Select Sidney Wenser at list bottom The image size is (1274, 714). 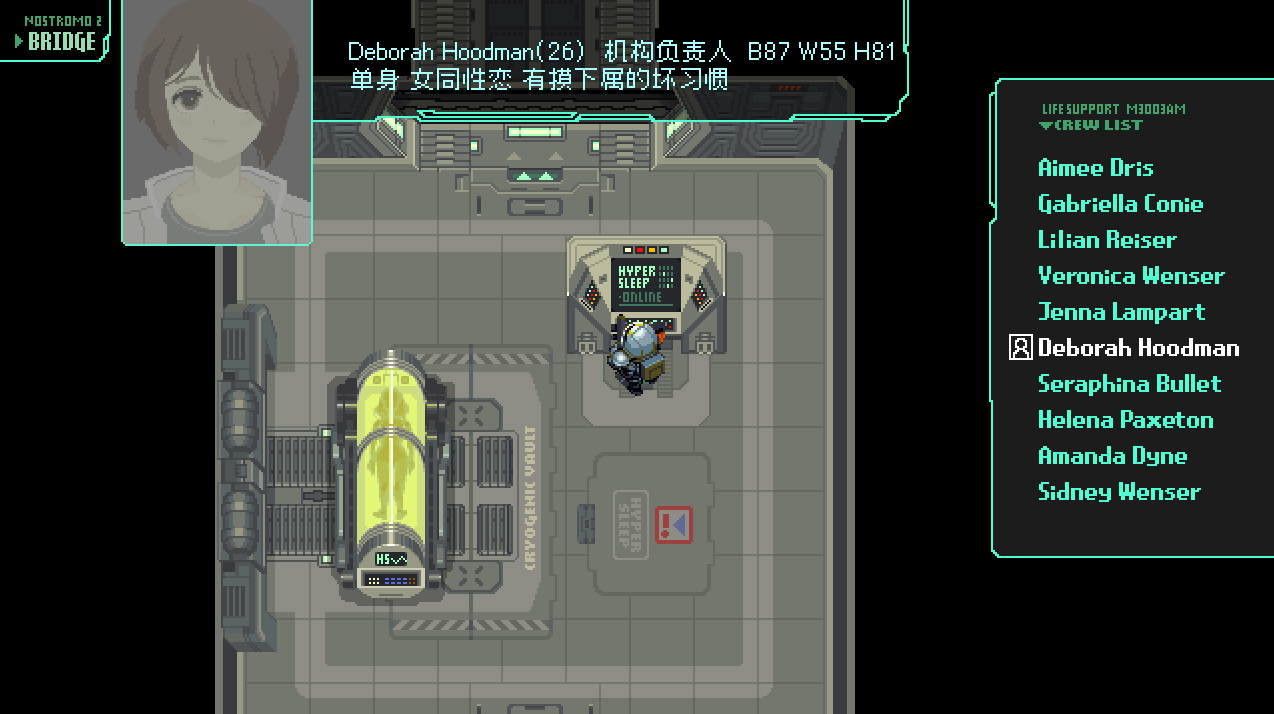click(x=1119, y=492)
